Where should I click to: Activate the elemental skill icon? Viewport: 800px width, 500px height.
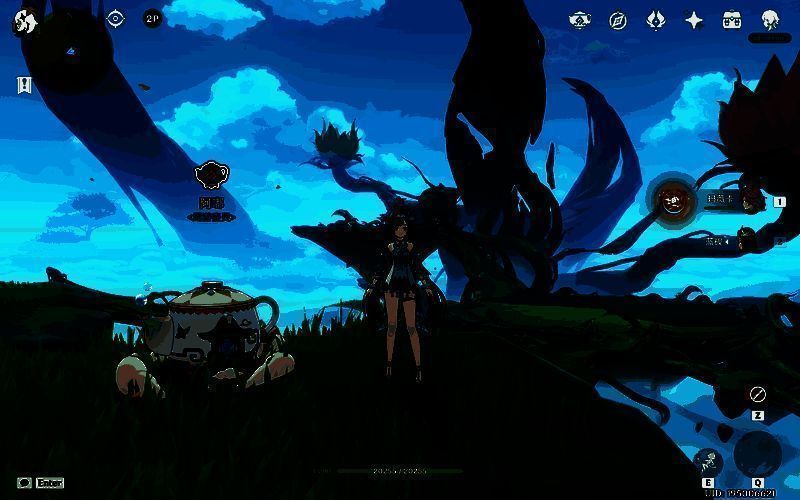tap(708, 461)
